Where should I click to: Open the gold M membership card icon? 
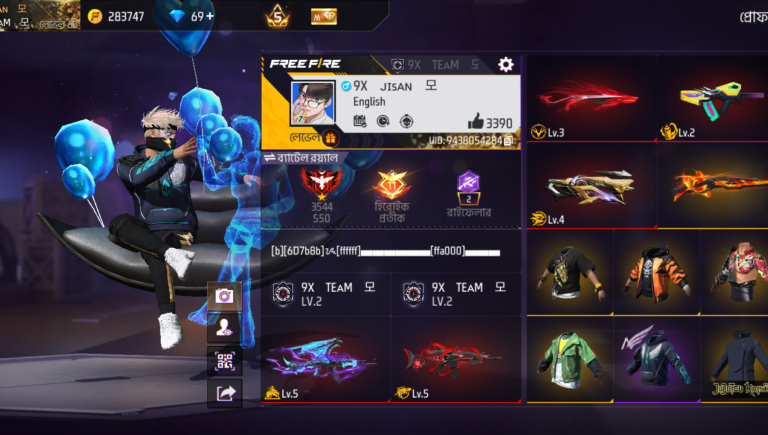(324, 16)
